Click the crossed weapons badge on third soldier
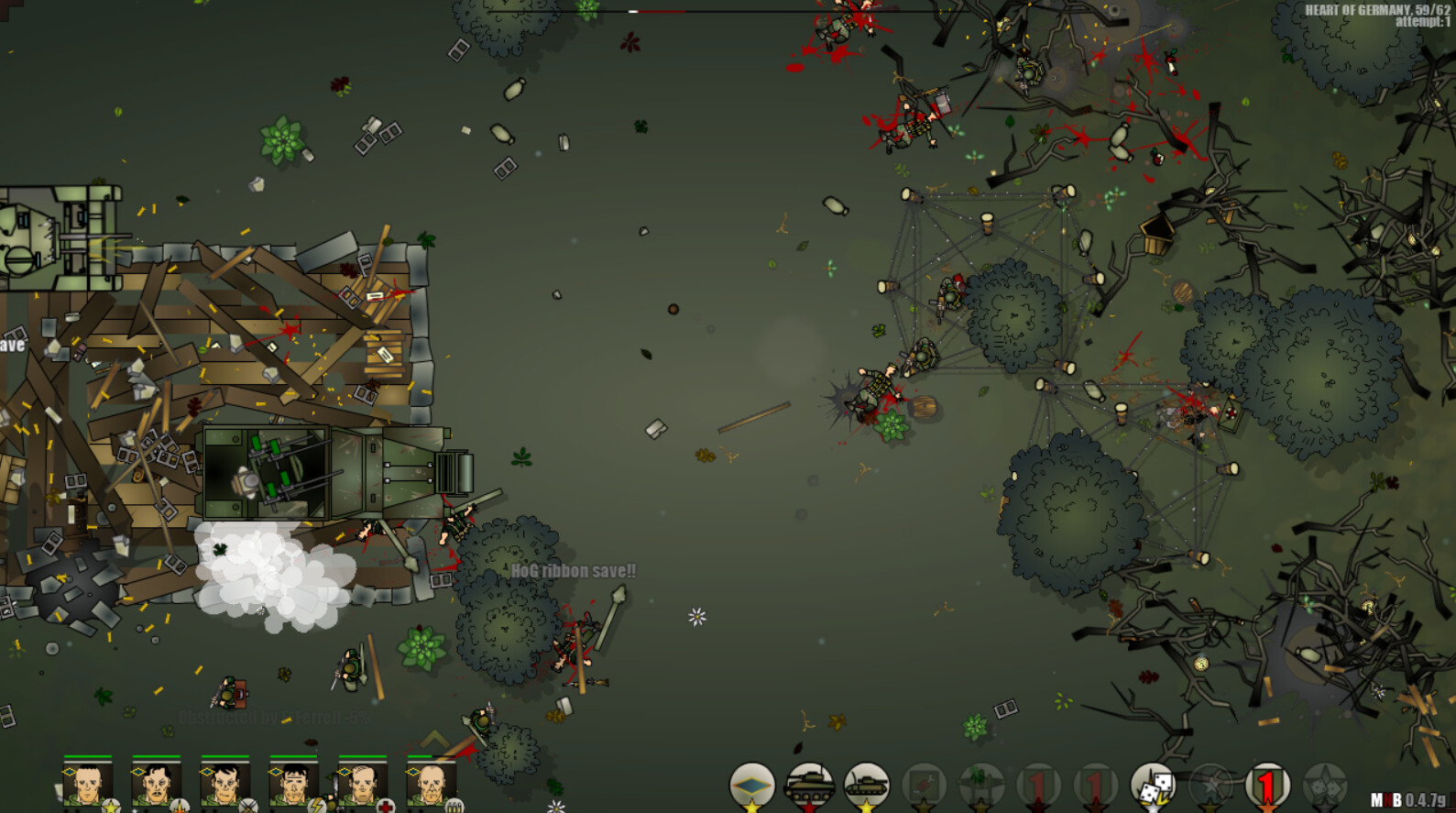Image resolution: width=1456 pixels, height=813 pixels. pyautogui.click(x=248, y=808)
